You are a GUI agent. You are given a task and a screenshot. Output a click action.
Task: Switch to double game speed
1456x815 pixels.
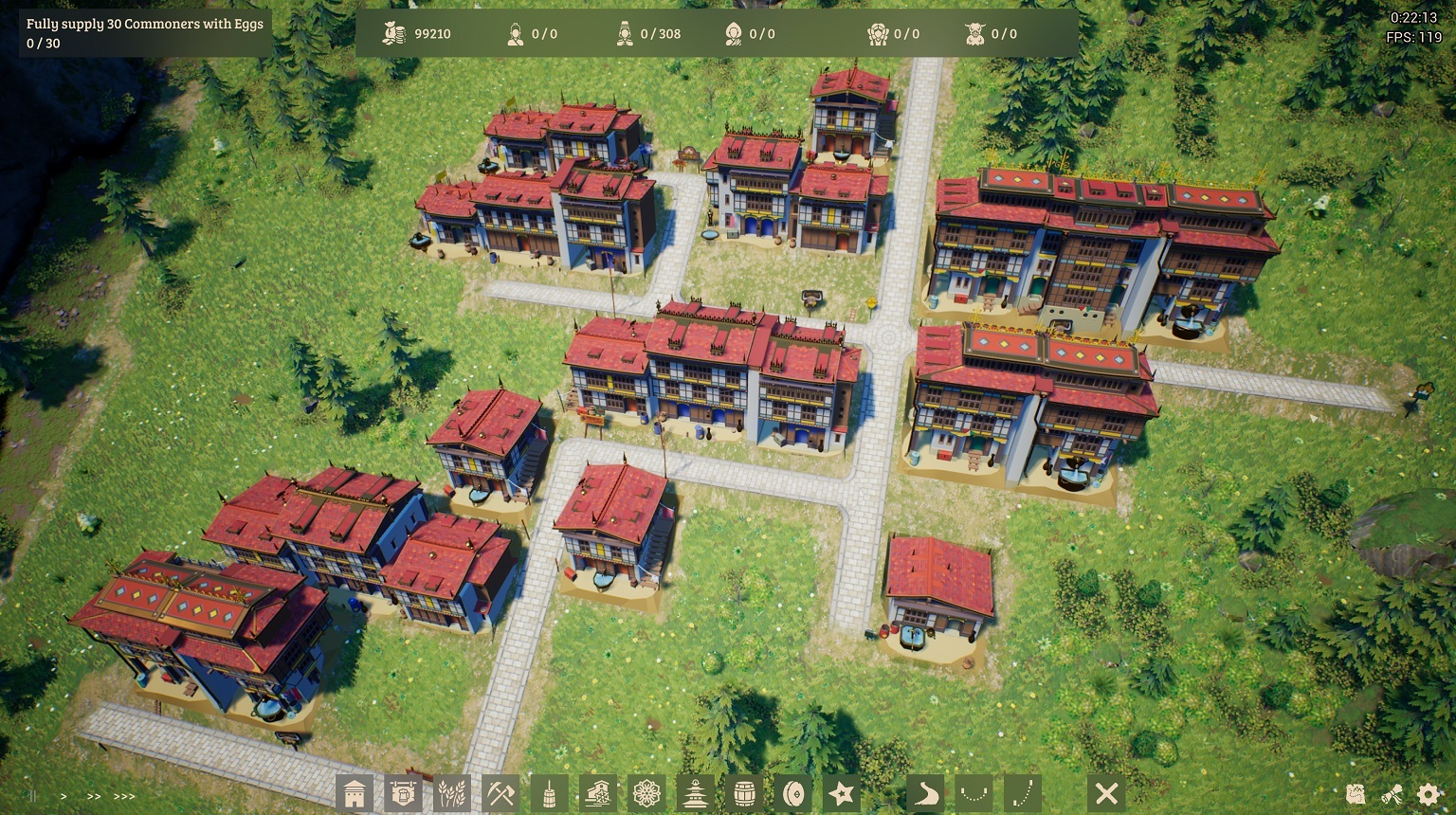click(93, 797)
